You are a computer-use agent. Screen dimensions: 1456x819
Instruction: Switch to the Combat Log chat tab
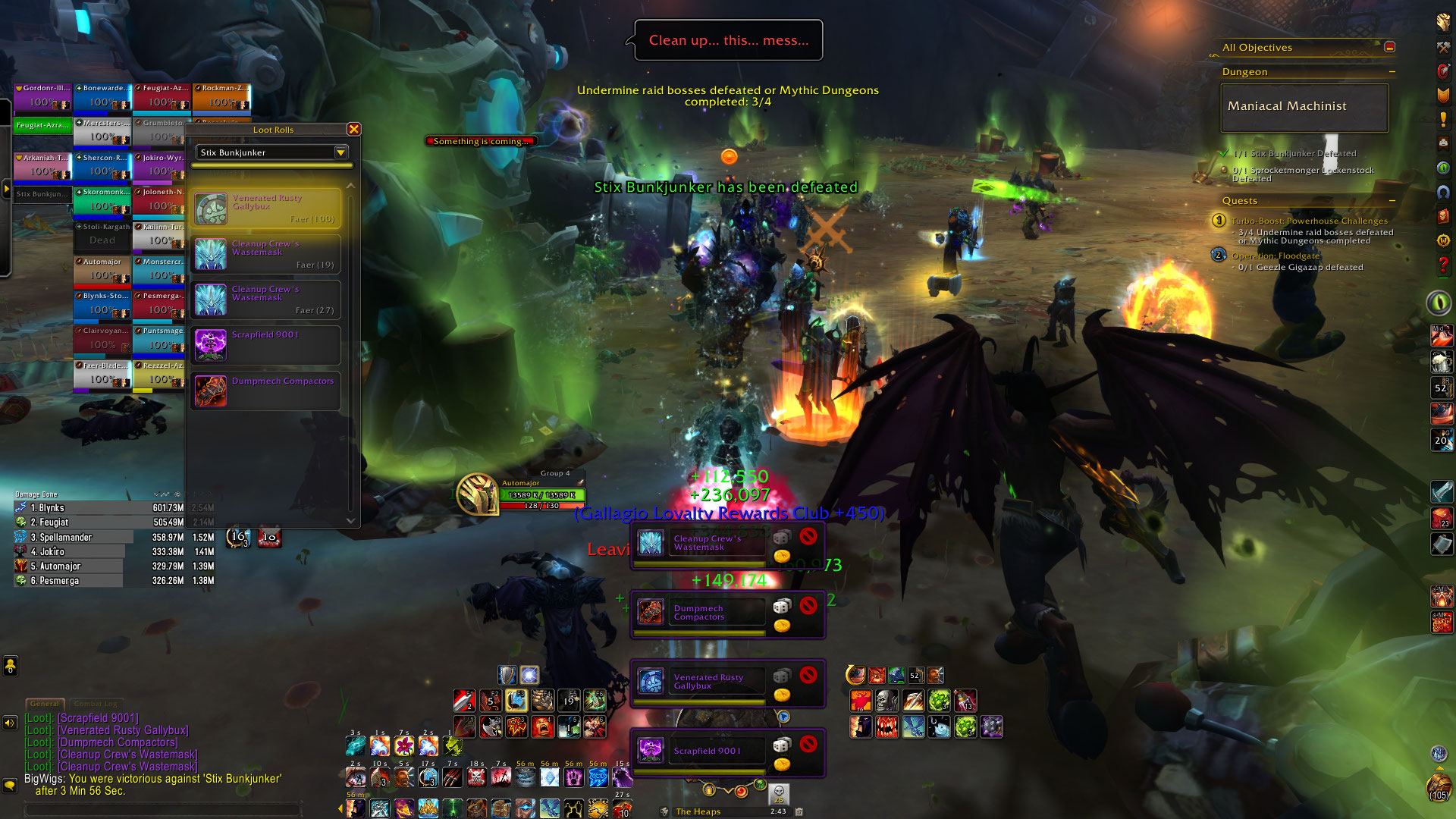(96, 704)
